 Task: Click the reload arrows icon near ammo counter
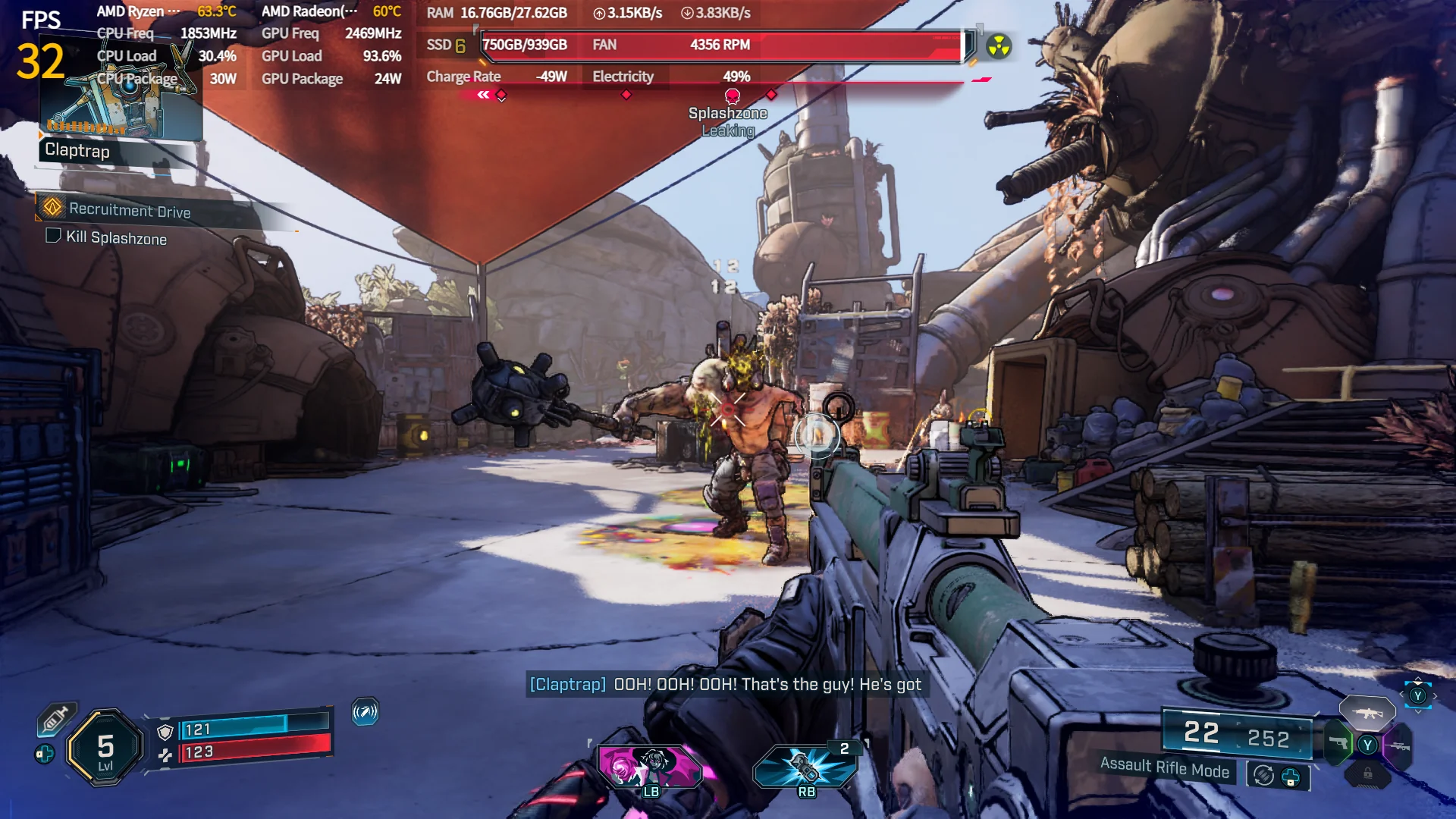(1263, 776)
